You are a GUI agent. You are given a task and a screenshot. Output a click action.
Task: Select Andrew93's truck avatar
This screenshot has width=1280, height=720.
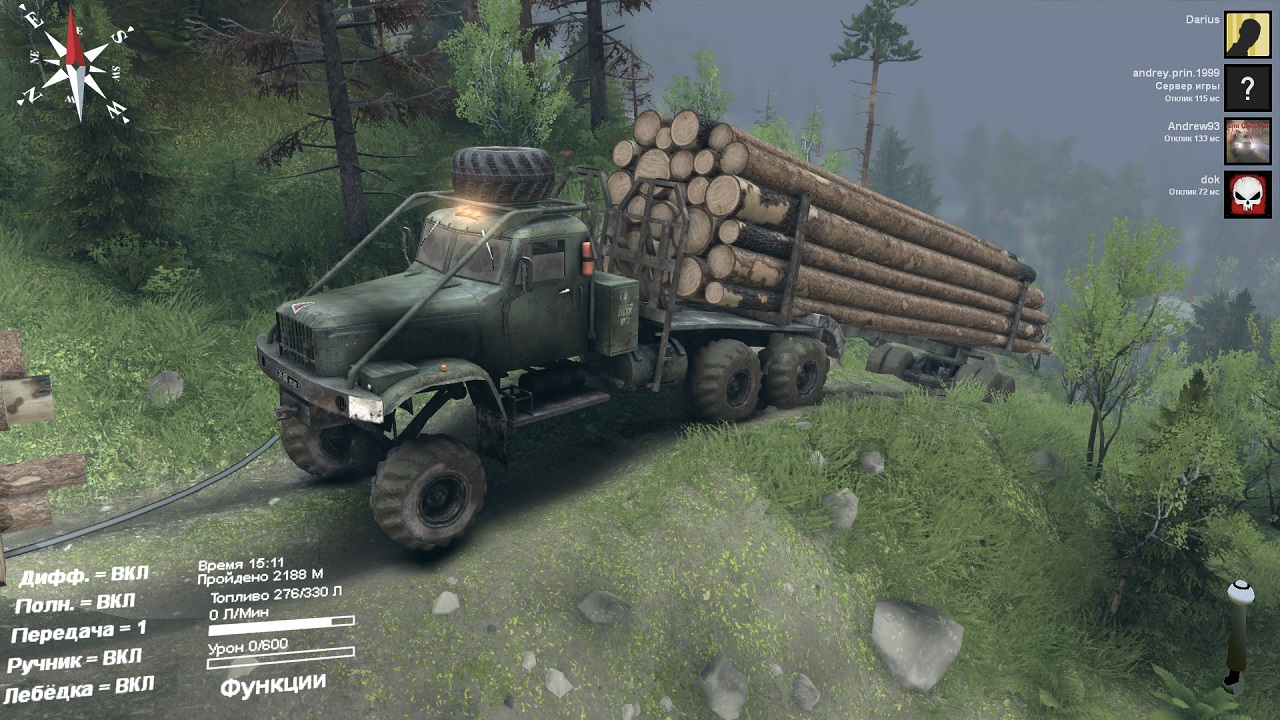click(x=1247, y=141)
